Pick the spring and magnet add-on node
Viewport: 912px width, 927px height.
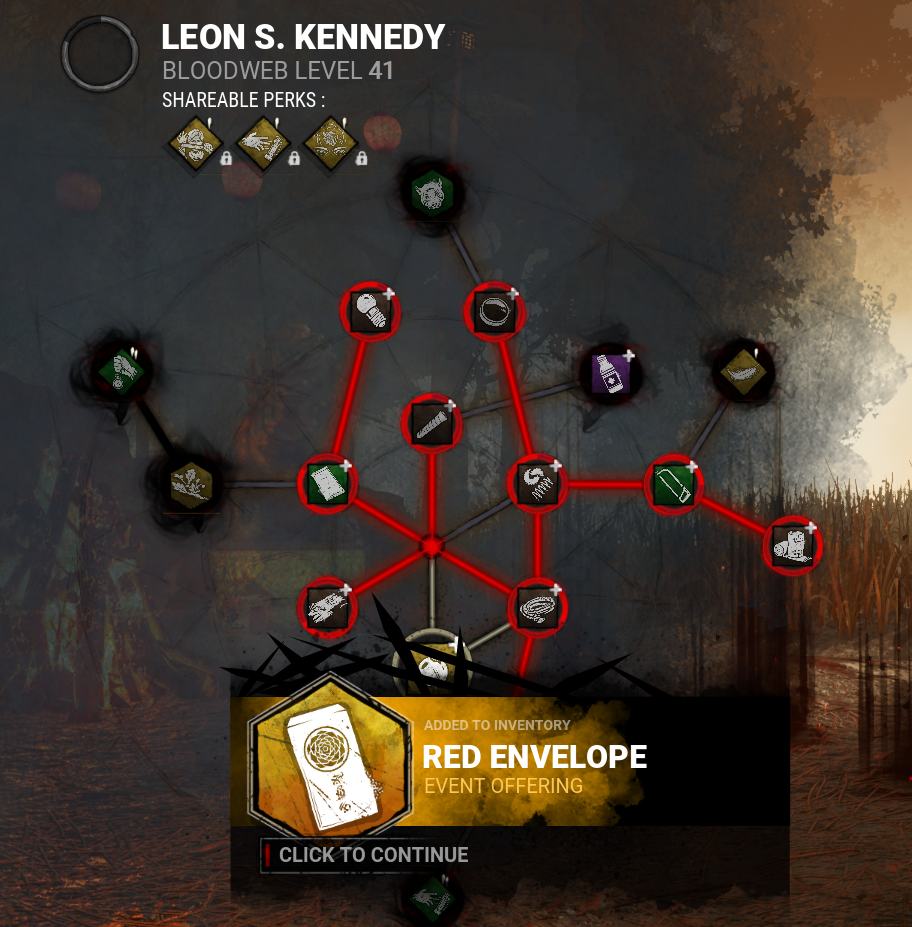pos(537,483)
